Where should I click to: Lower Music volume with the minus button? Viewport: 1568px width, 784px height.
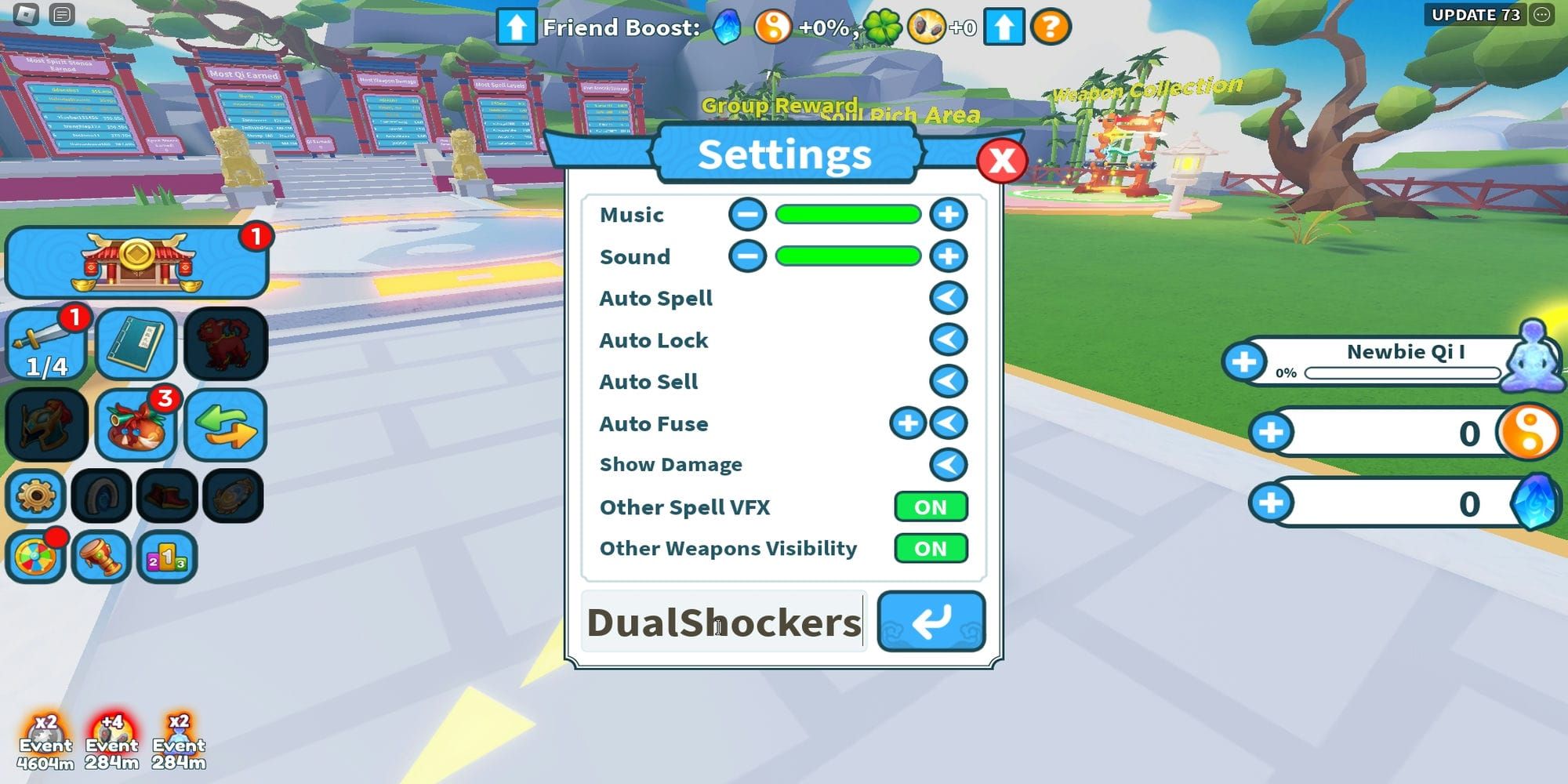(x=747, y=214)
